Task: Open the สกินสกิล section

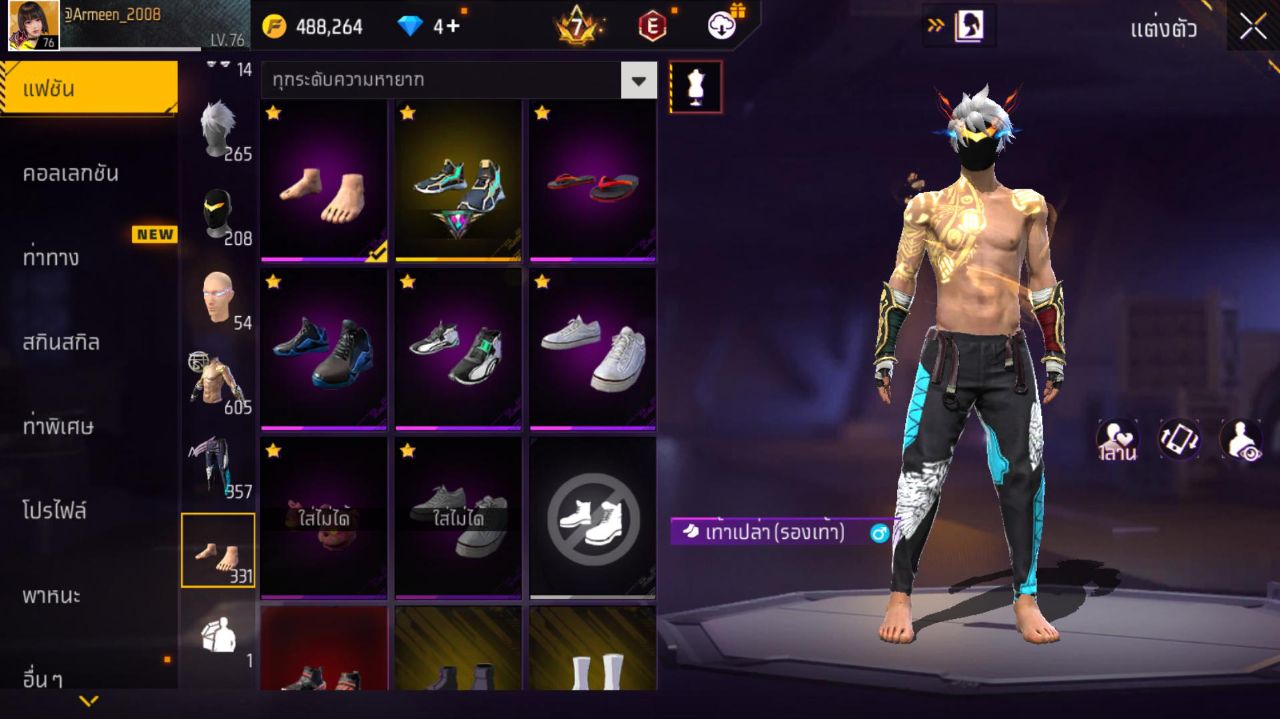Action: (x=61, y=342)
